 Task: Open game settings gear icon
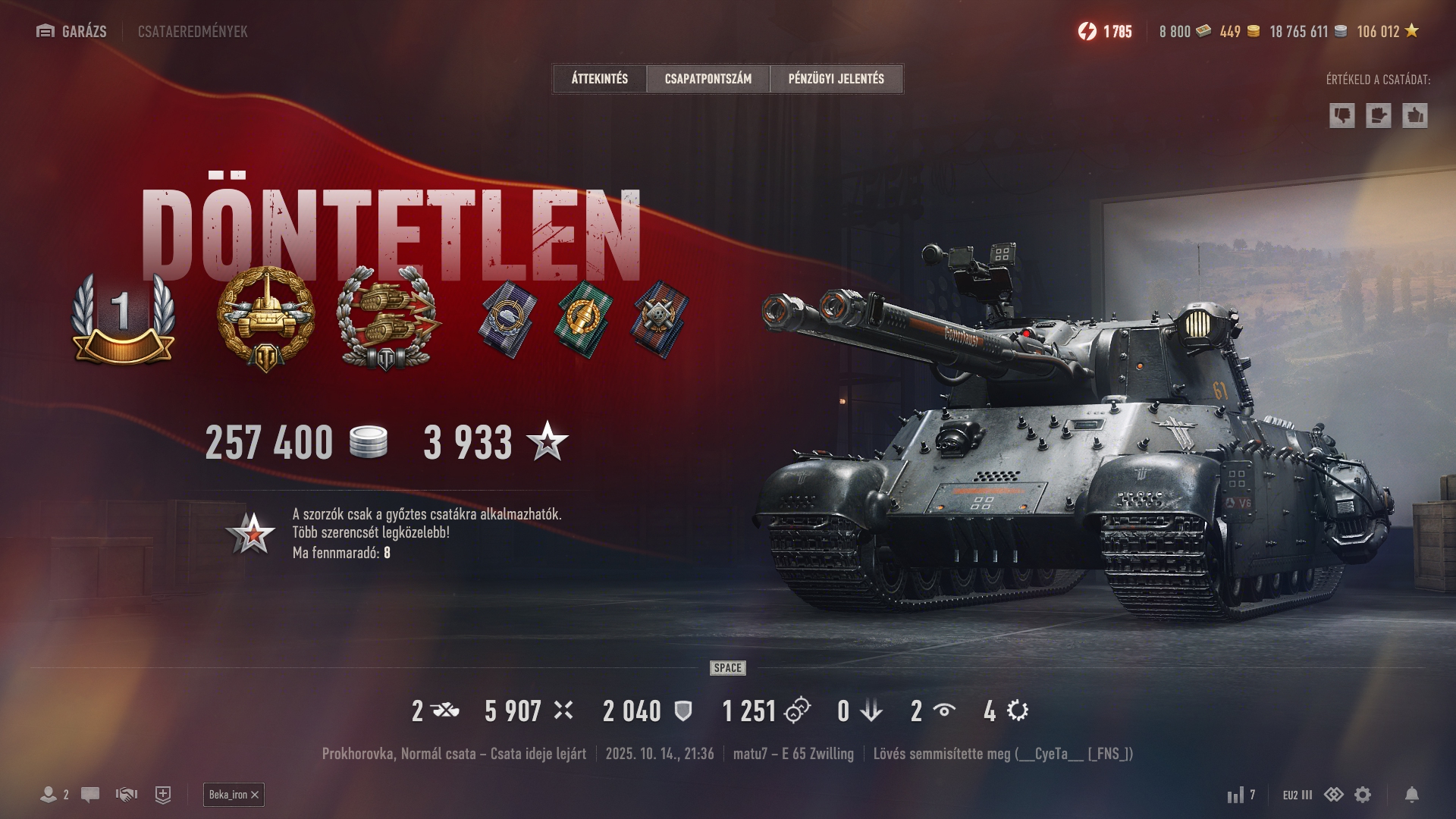tap(1363, 795)
